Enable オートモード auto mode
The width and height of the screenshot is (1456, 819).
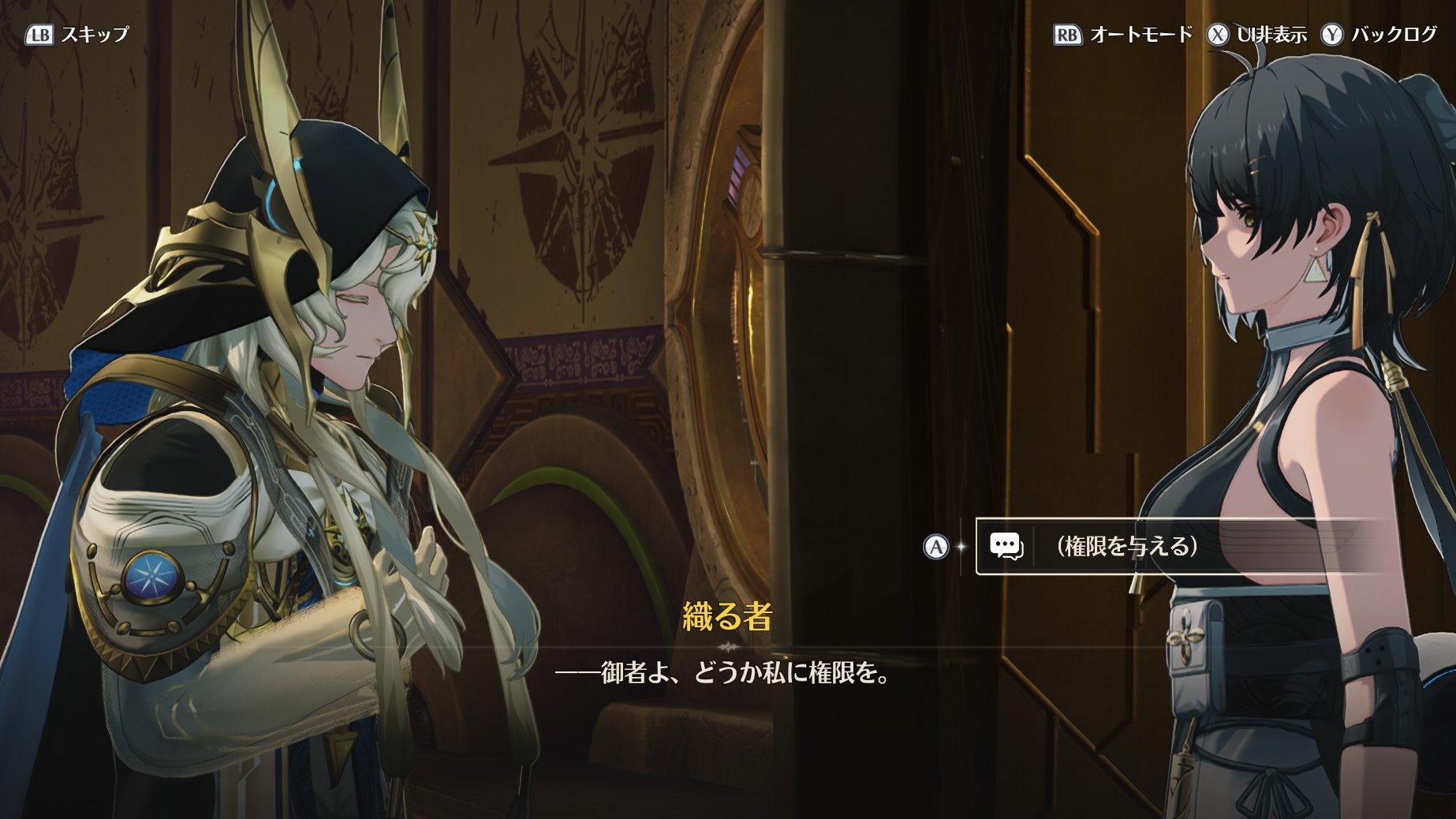click(x=1124, y=35)
